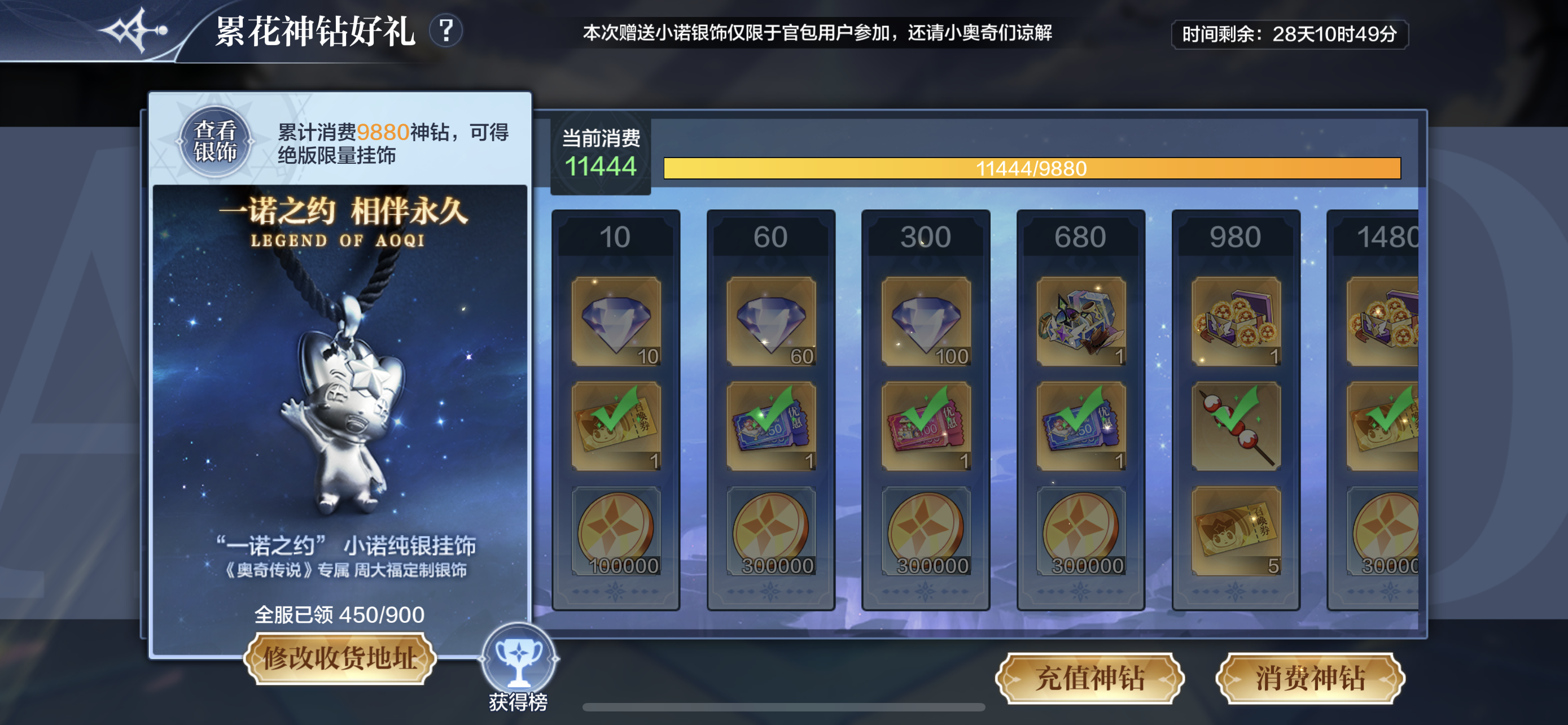Tap the 查看银饰 round button

215,142
